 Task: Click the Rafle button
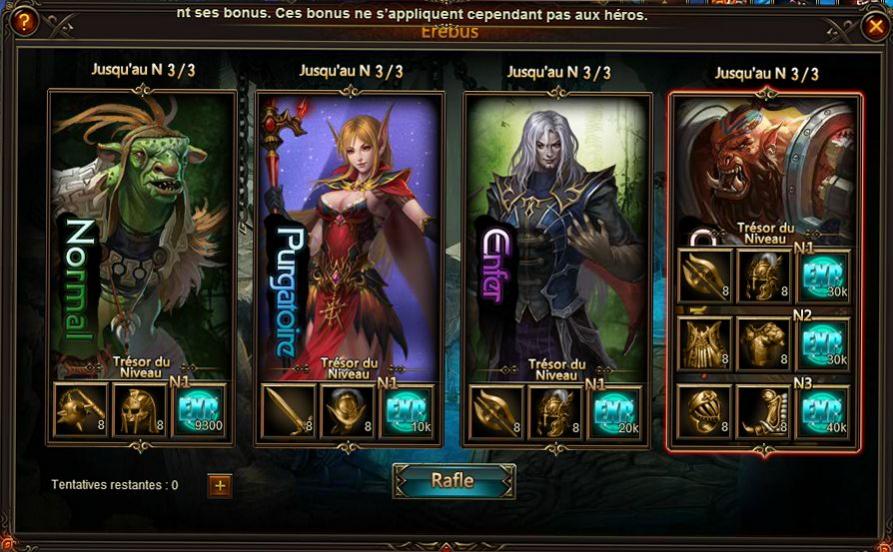tap(454, 480)
